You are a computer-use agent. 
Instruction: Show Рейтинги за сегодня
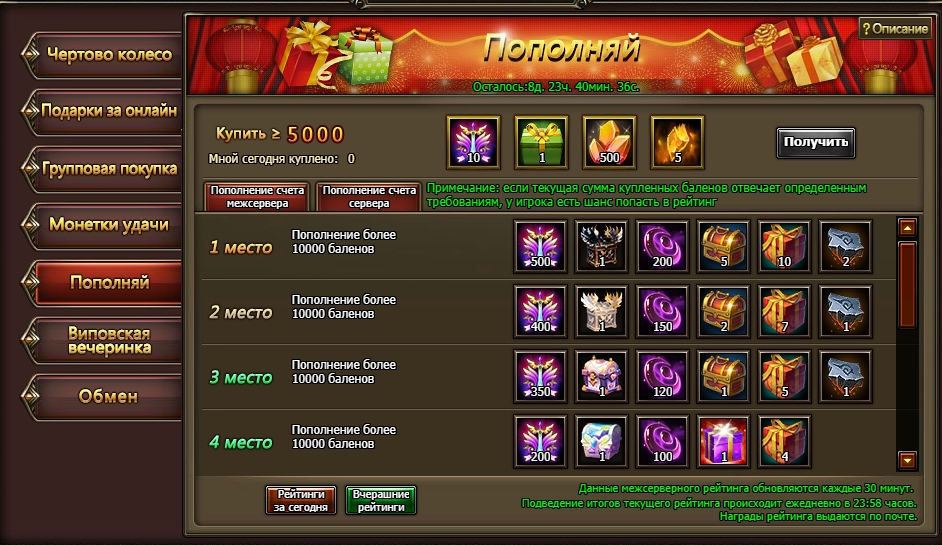tap(301, 500)
